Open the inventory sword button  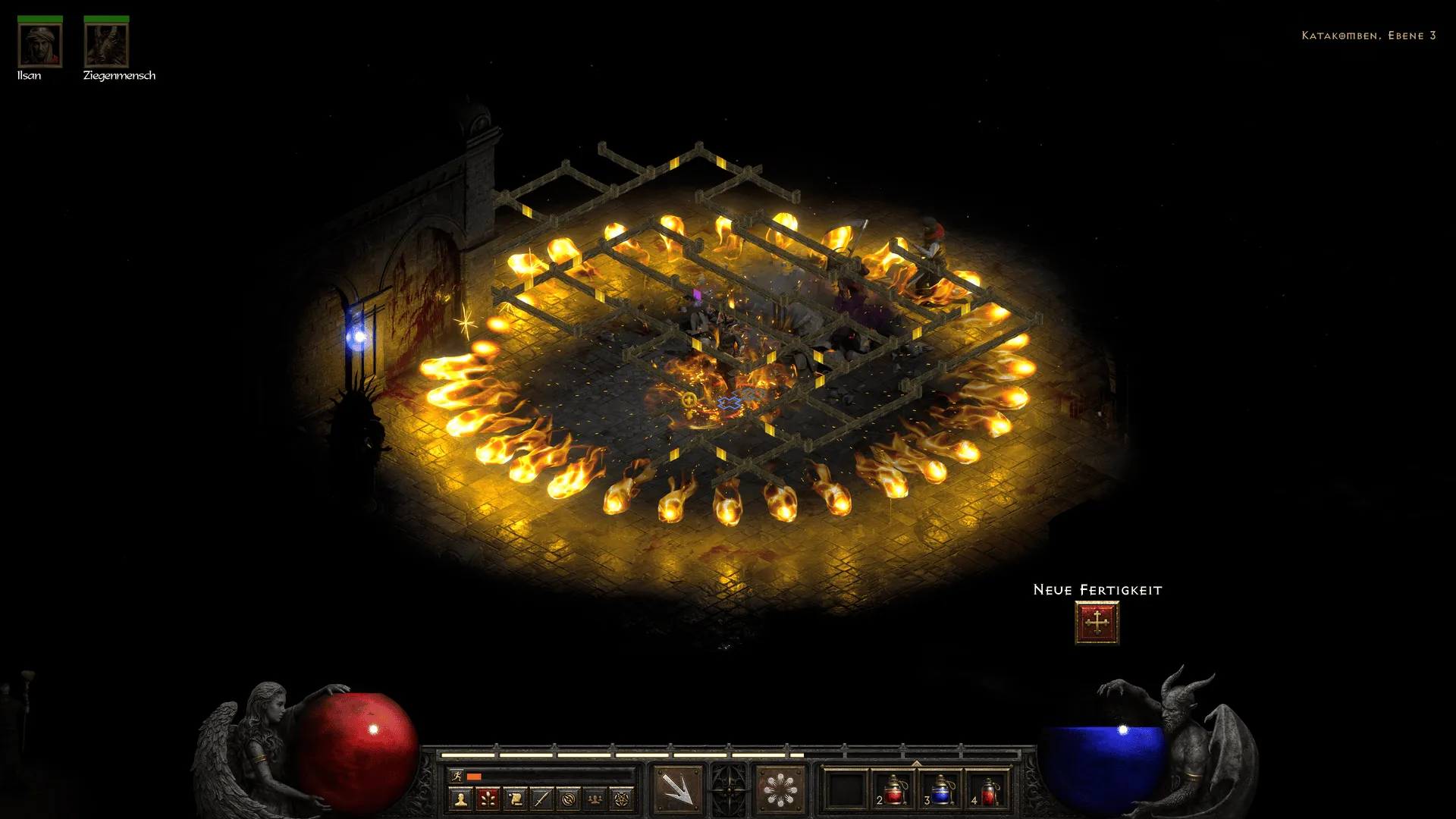(x=541, y=799)
